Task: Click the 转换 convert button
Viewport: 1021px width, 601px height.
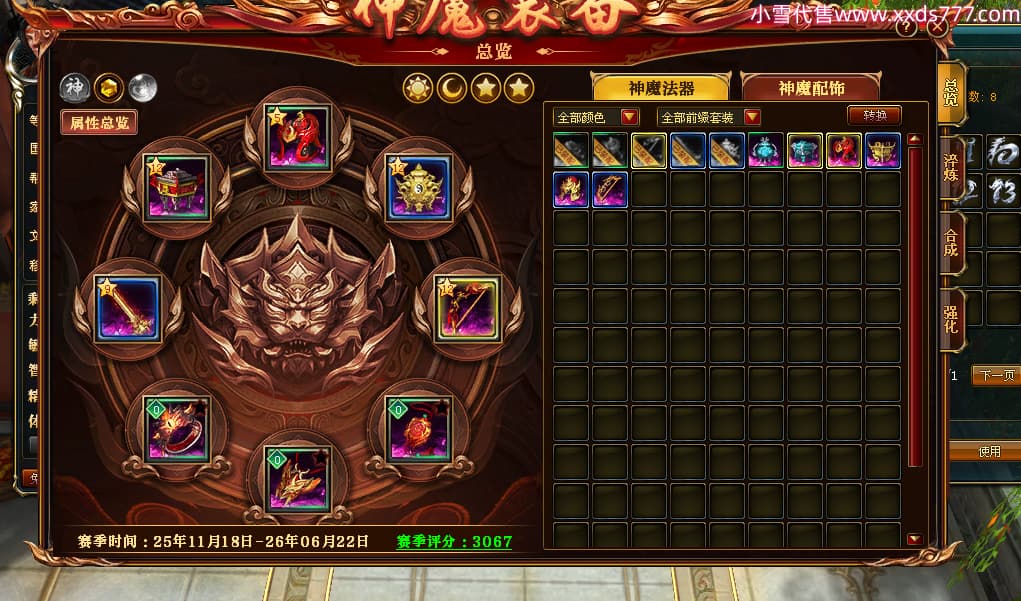Action: point(874,115)
